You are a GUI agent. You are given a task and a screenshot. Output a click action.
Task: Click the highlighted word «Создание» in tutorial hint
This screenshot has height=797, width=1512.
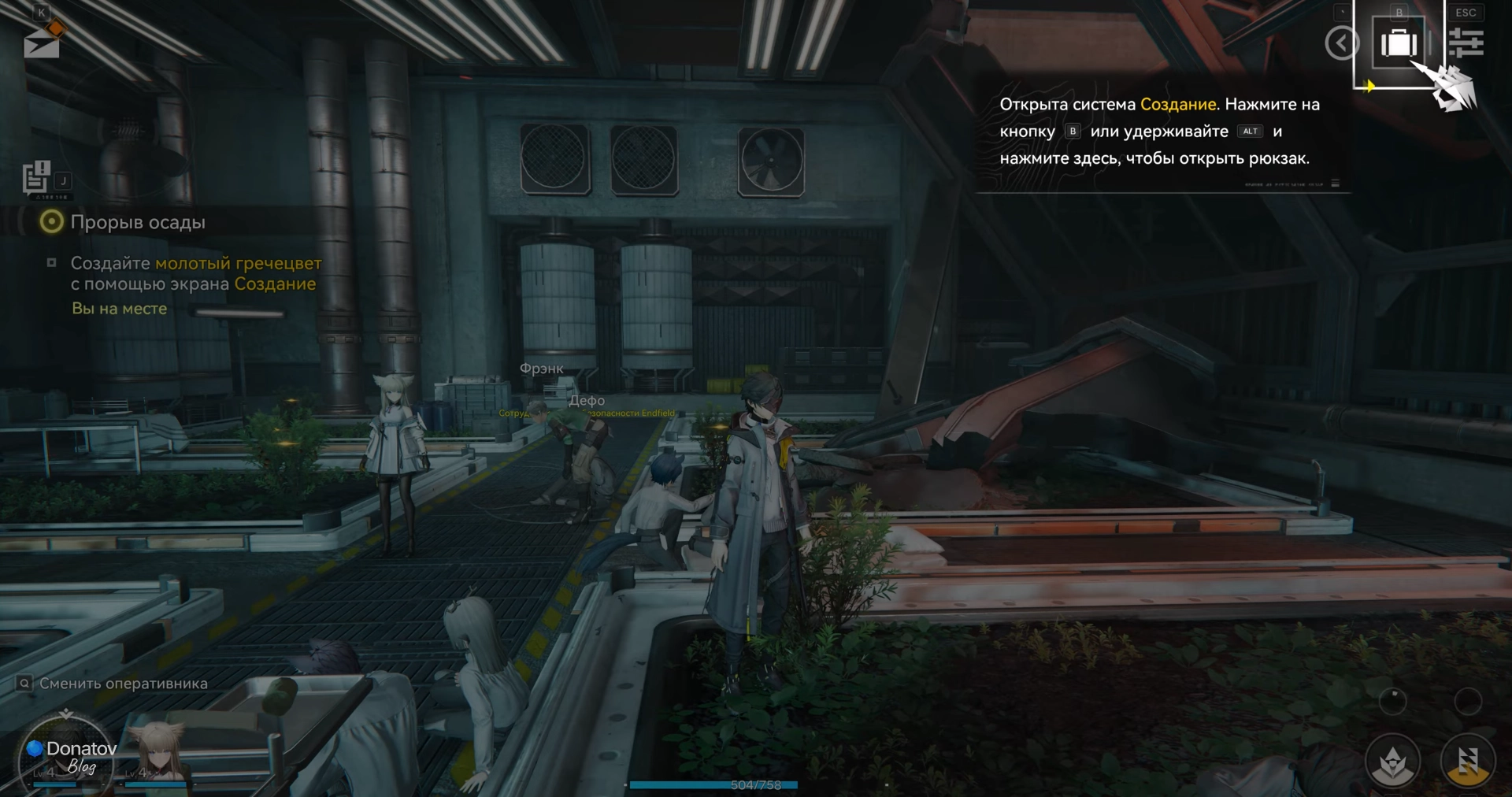pyautogui.click(x=1178, y=105)
